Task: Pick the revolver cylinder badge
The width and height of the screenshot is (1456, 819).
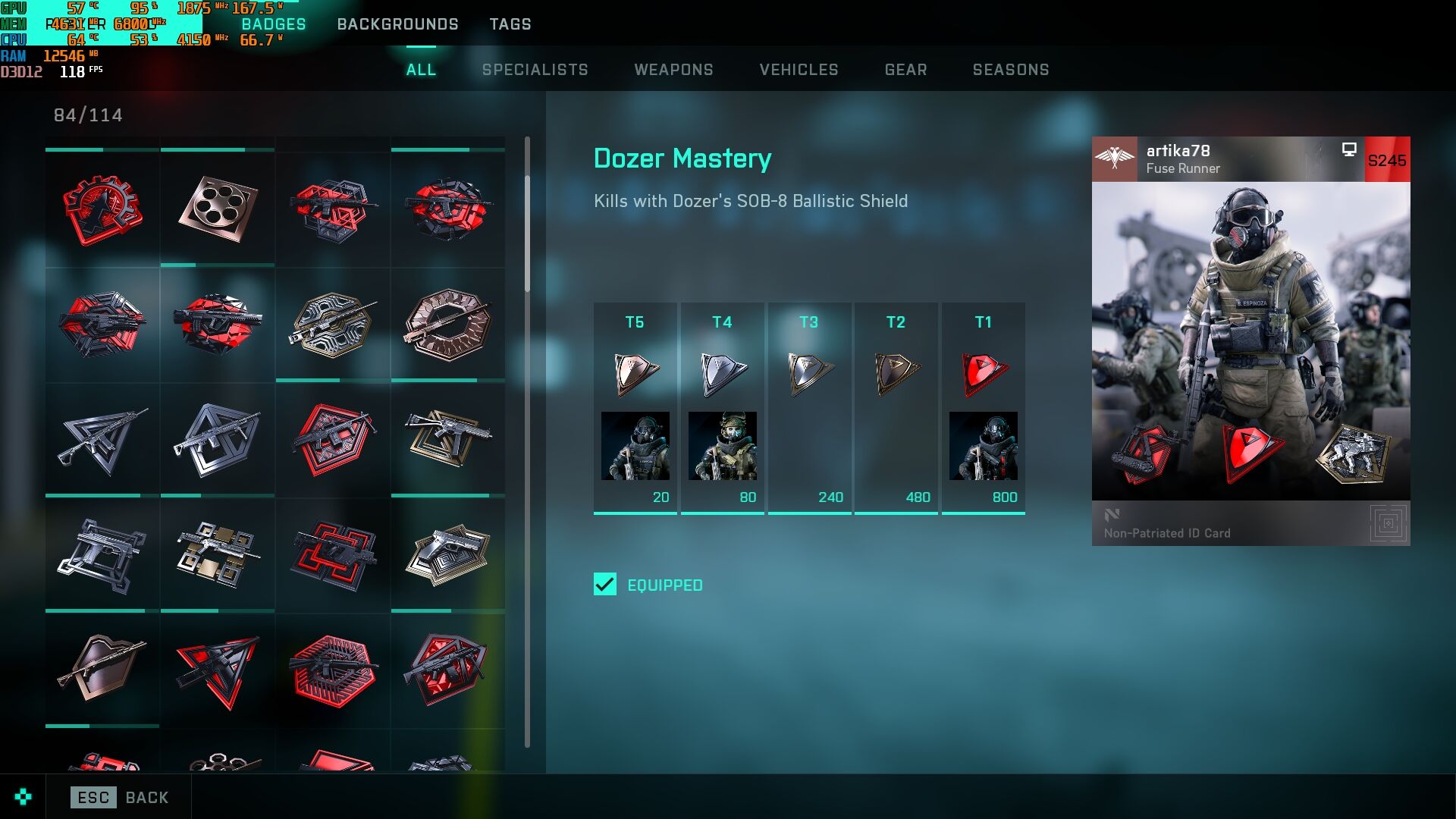Action: tap(218, 209)
